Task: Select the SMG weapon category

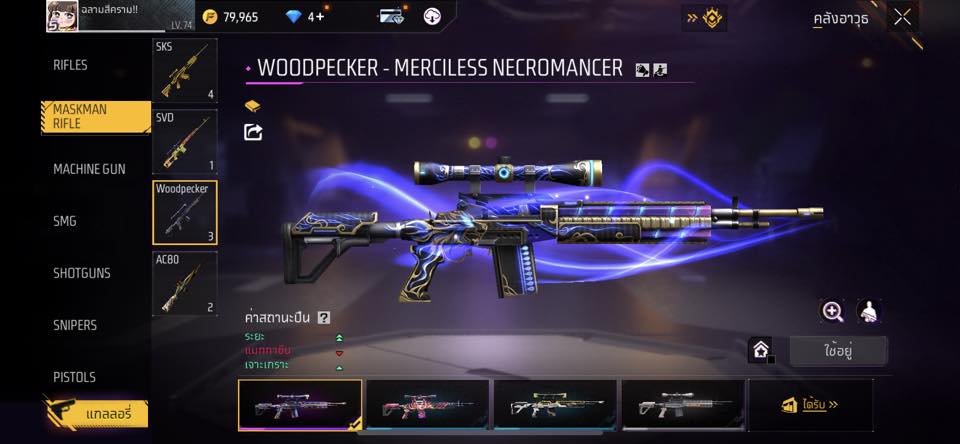Action: 65,221
